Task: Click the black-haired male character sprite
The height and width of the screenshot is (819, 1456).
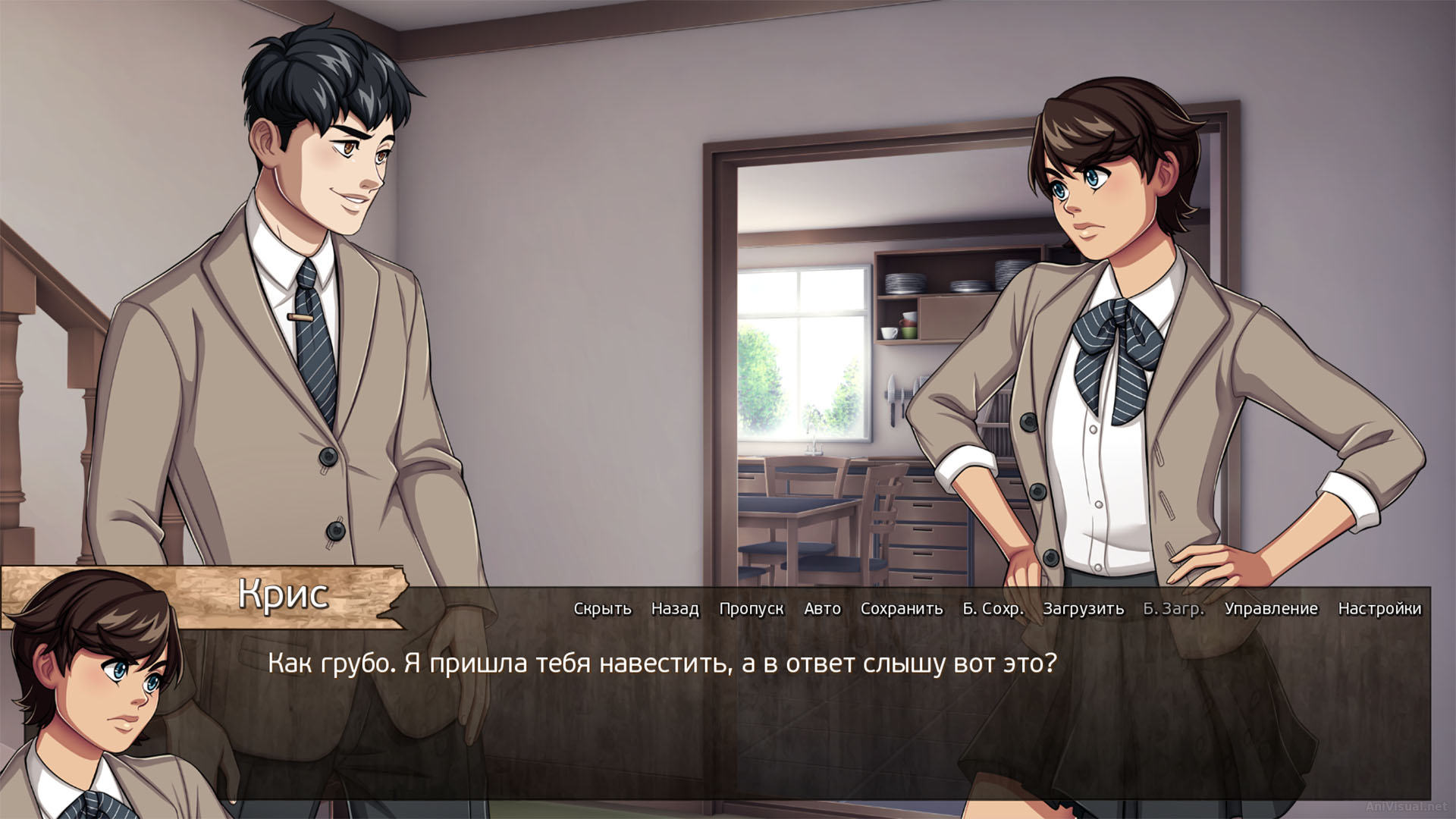Action: 303,303
